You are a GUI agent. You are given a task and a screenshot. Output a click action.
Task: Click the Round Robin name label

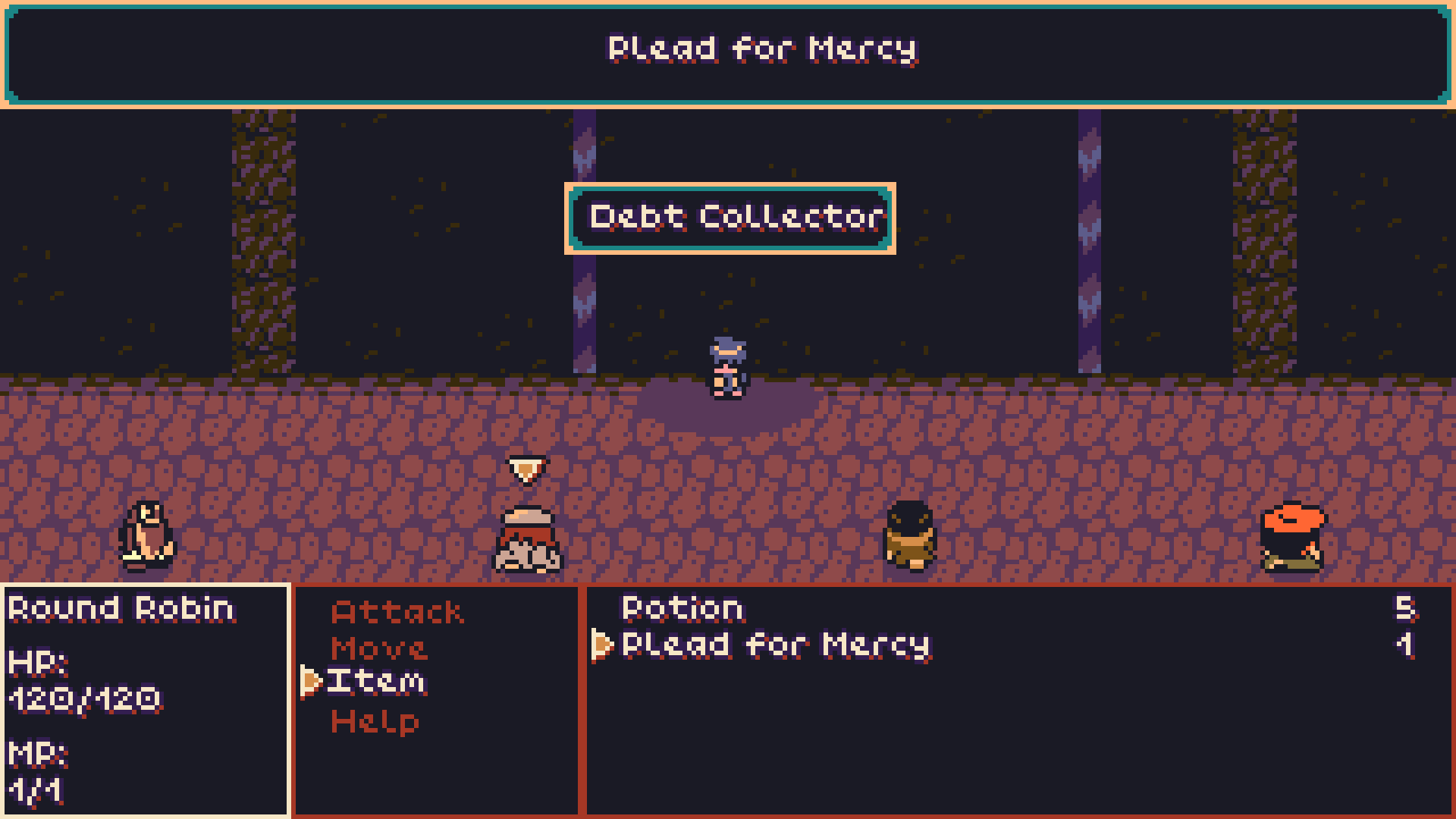coord(120,607)
